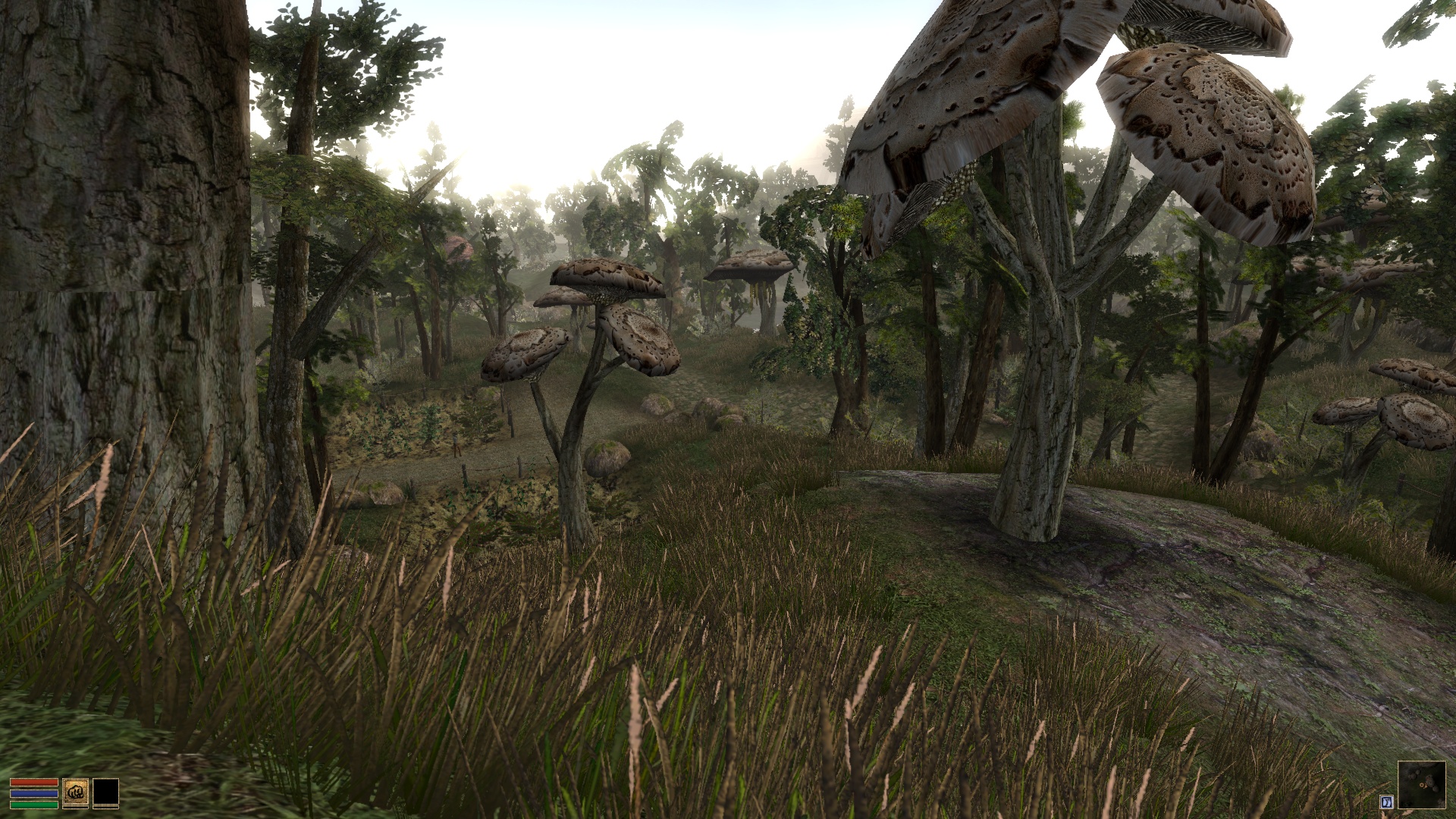Image resolution: width=1456 pixels, height=819 pixels.
Task: Click the blue magicka bar
Action: [x=34, y=793]
